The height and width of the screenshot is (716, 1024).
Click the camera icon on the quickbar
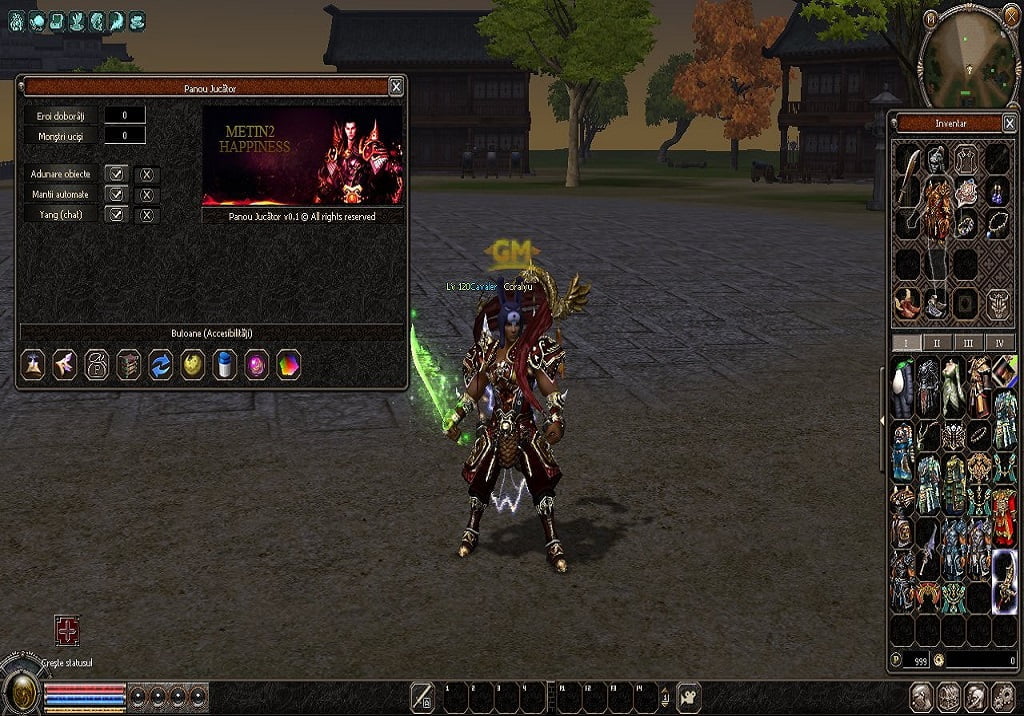pyautogui.click(x=688, y=696)
